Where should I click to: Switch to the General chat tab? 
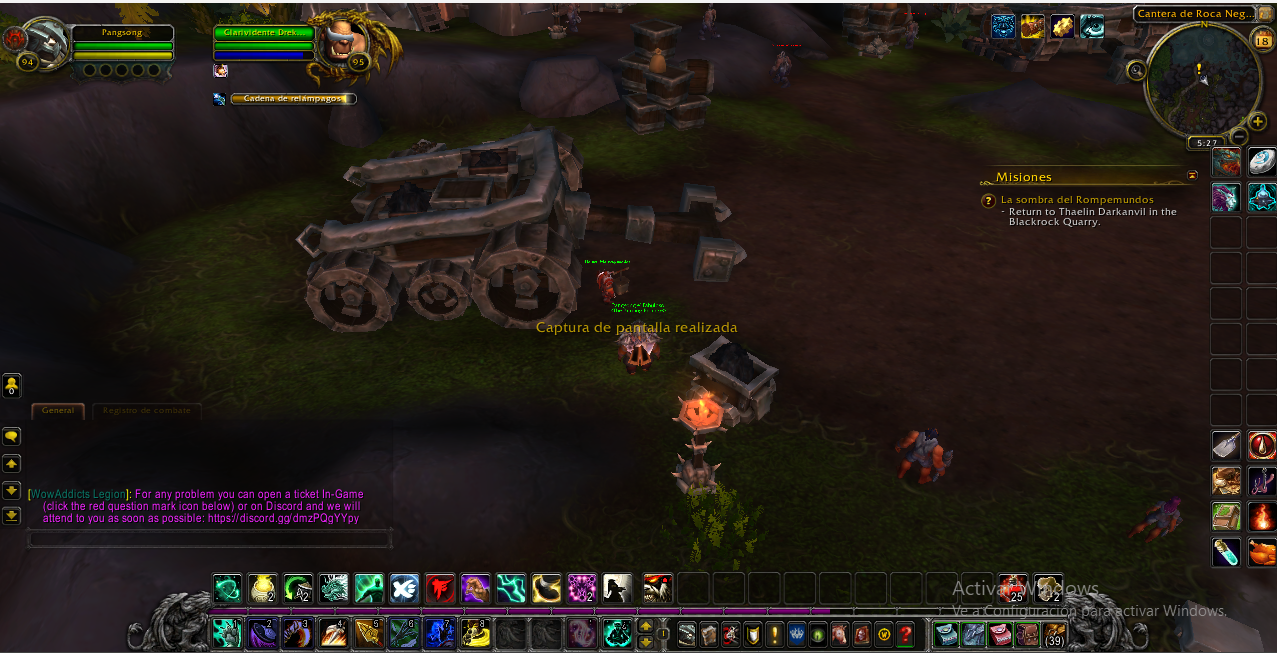tap(58, 410)
